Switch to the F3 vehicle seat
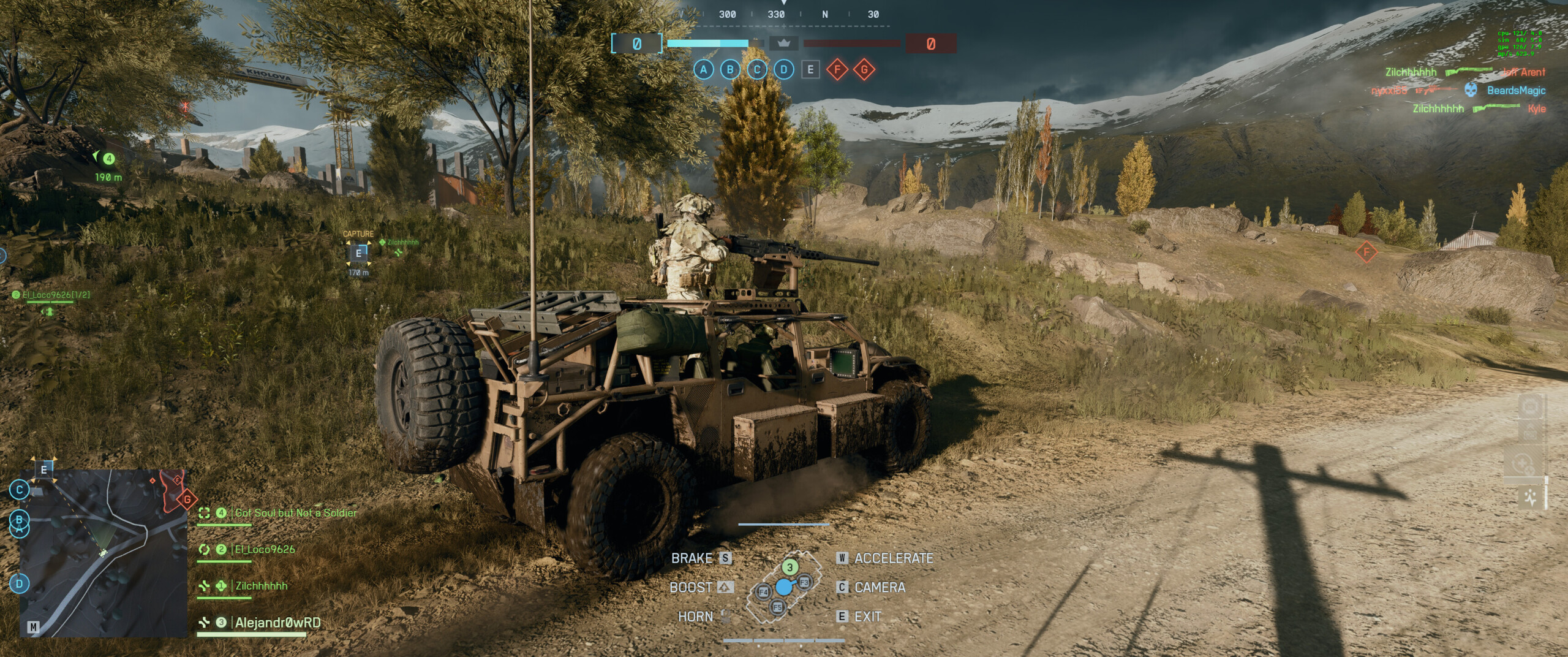 coord(804,582)
